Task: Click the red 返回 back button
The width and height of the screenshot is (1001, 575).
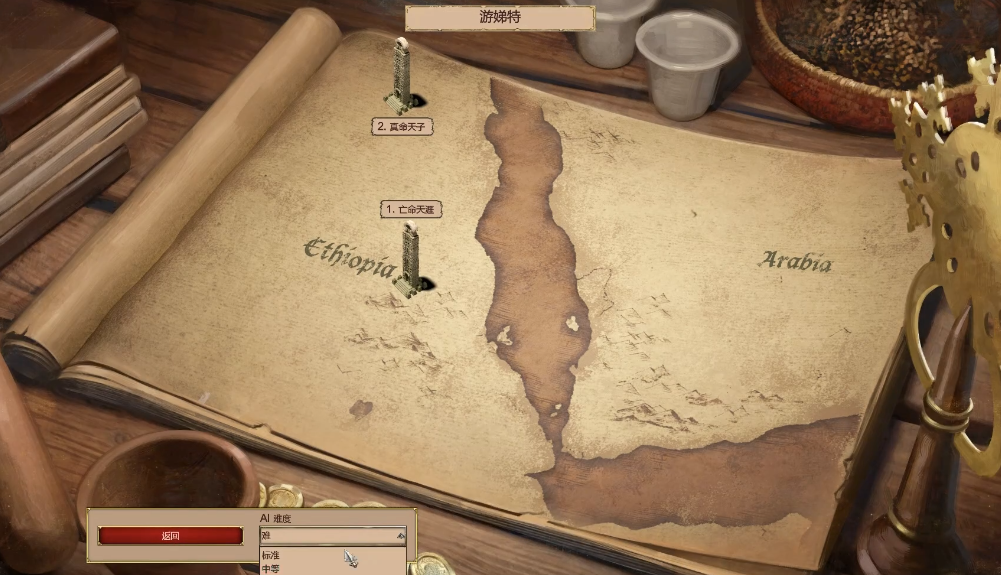Action: point(170,536)
